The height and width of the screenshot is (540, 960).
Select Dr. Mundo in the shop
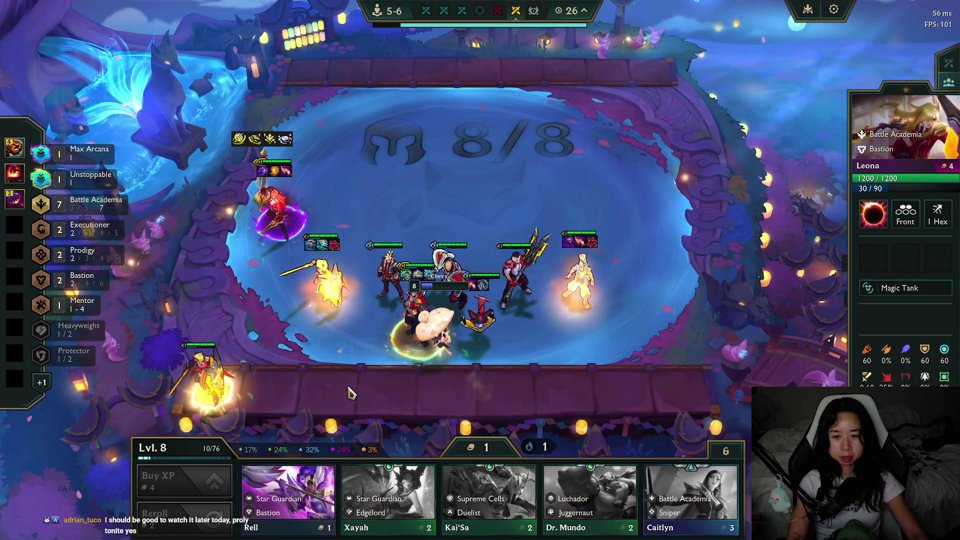590,498
